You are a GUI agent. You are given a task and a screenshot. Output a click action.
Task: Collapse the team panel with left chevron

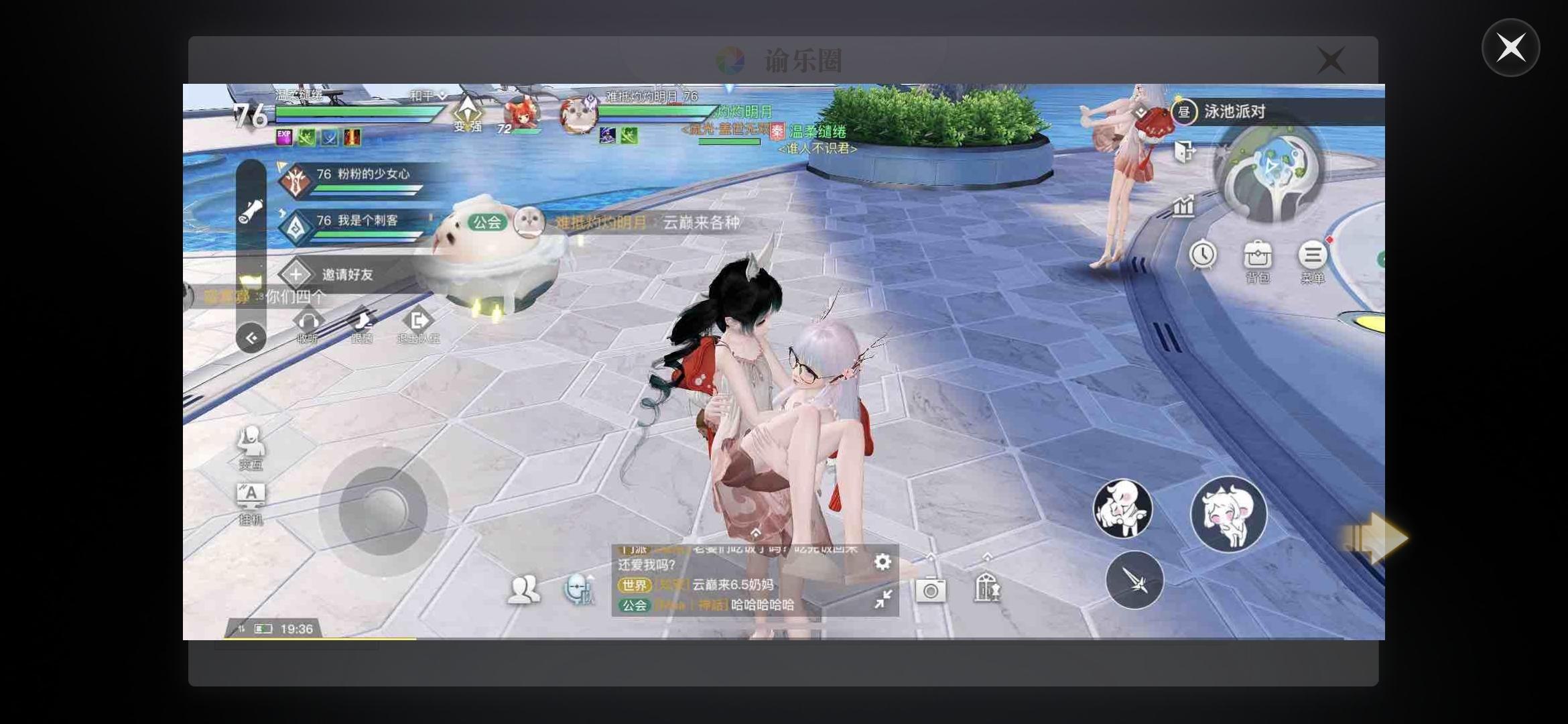click(251, 338)
